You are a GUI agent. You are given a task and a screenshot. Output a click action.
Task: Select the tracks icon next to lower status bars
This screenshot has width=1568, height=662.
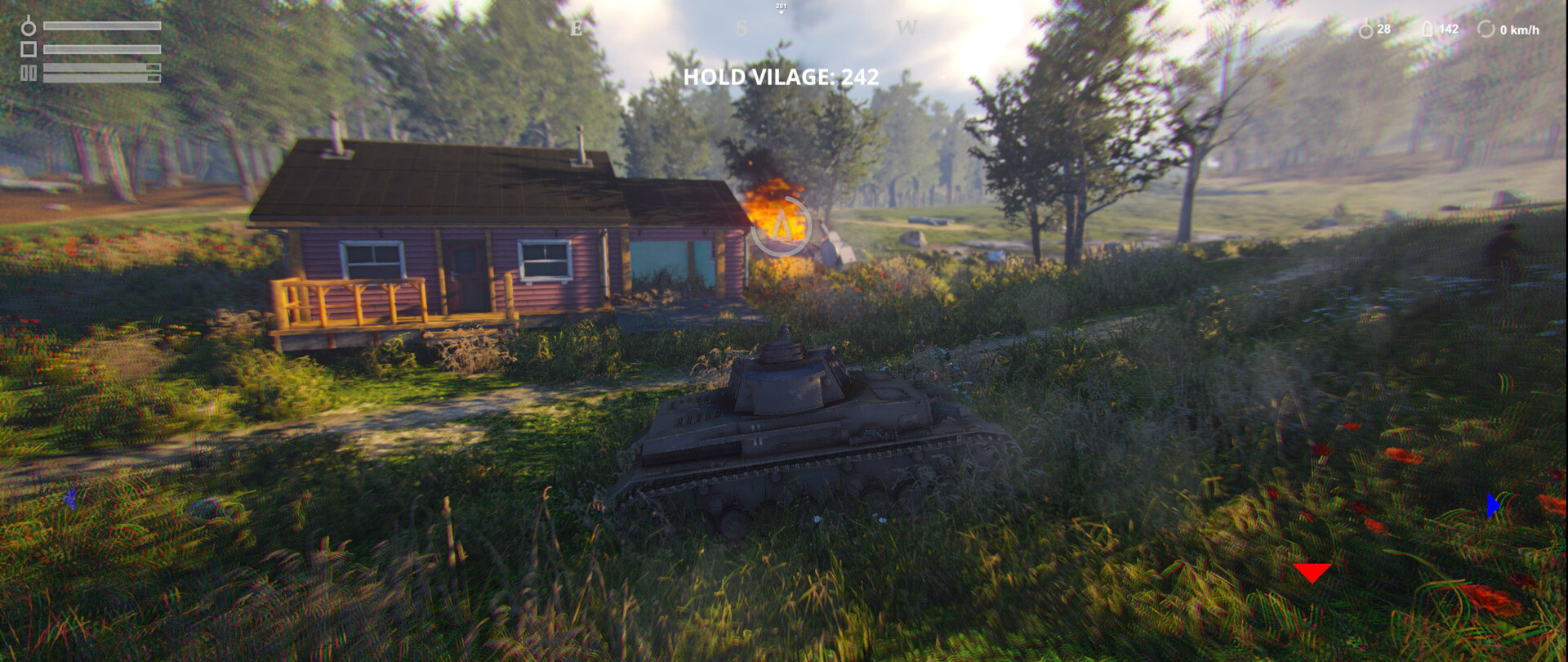pos(29,73)
